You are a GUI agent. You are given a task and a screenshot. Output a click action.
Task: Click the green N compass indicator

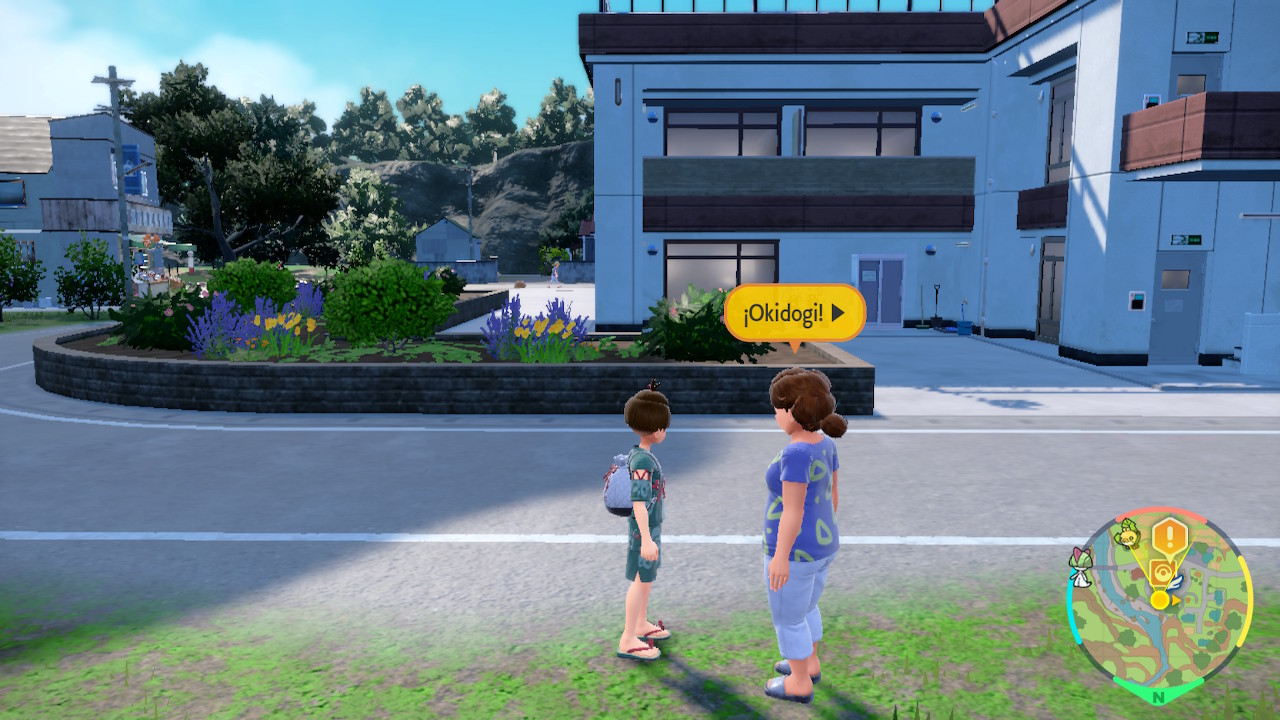(x=1158, y=696)
